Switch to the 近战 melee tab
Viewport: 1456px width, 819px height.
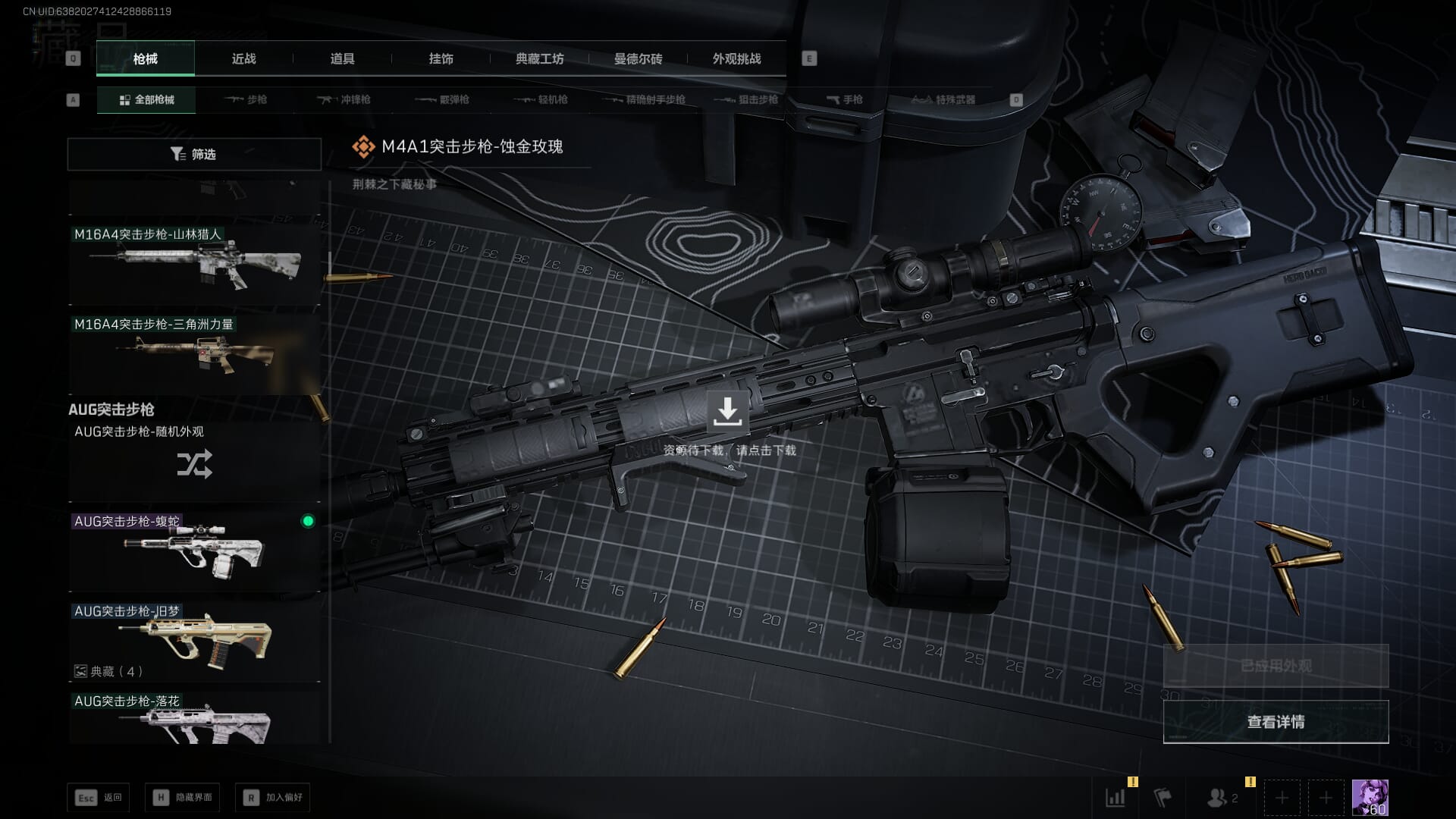243,58
